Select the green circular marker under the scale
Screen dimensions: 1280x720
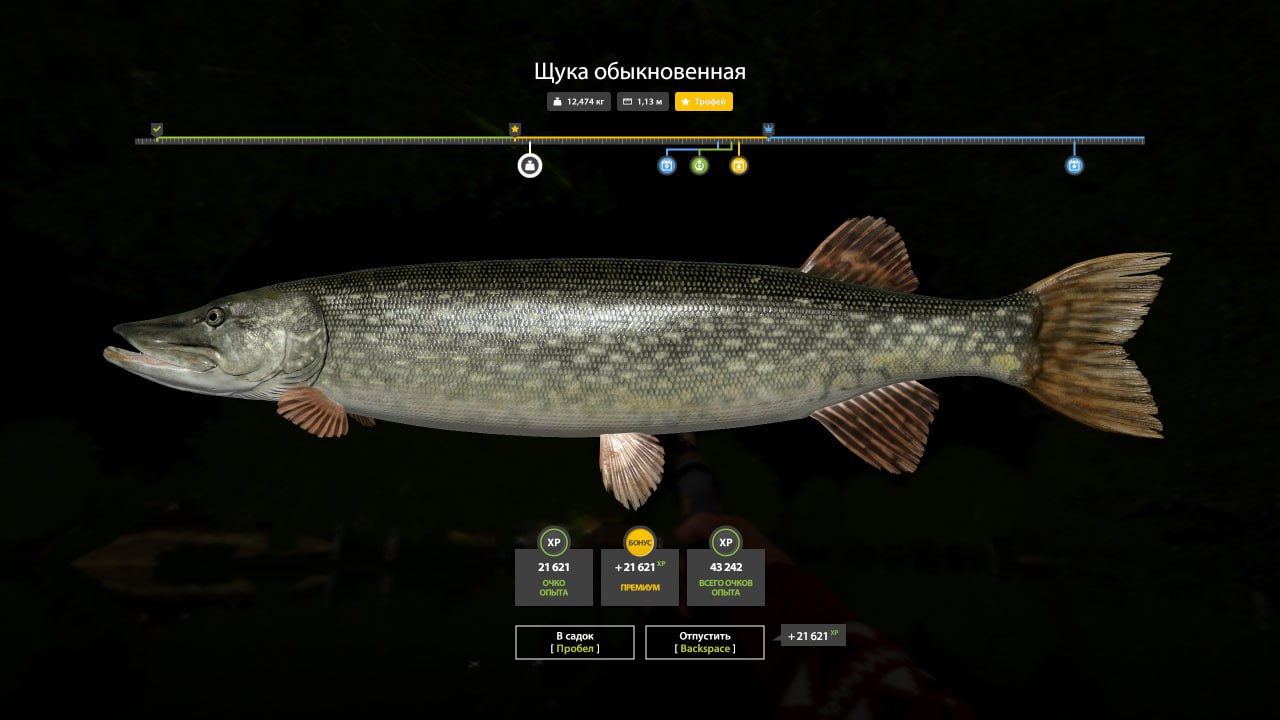pos(699,165)
